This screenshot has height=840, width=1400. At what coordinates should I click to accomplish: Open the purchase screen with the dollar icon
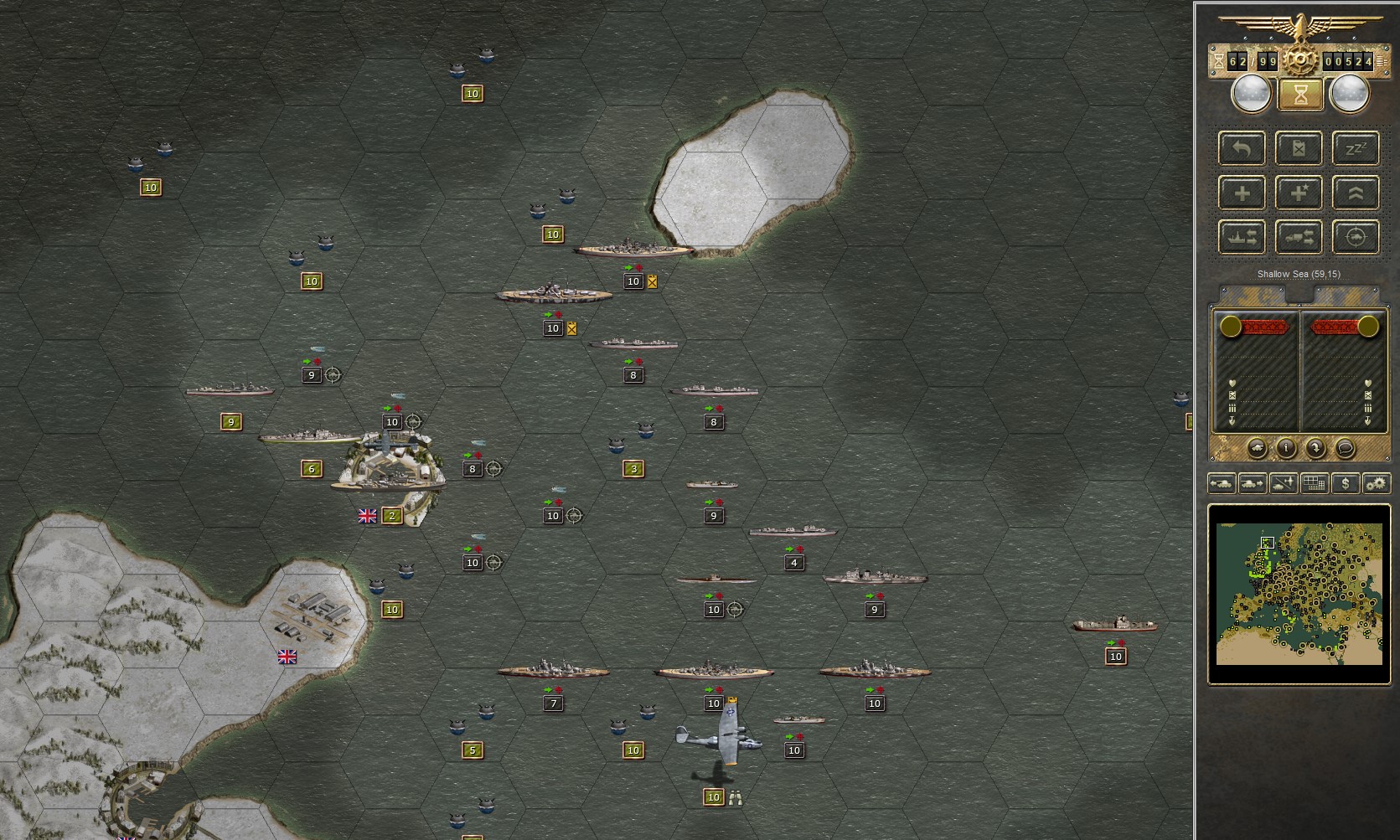[1346, 483]
